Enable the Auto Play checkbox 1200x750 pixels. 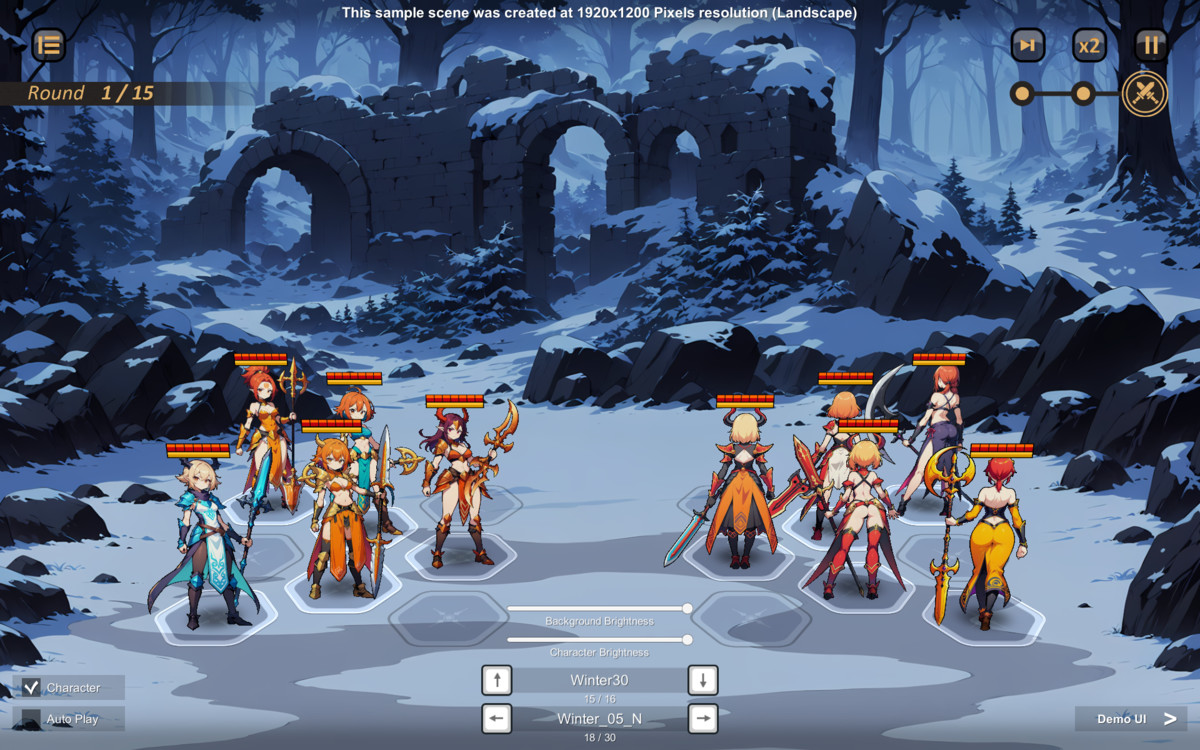32,719
